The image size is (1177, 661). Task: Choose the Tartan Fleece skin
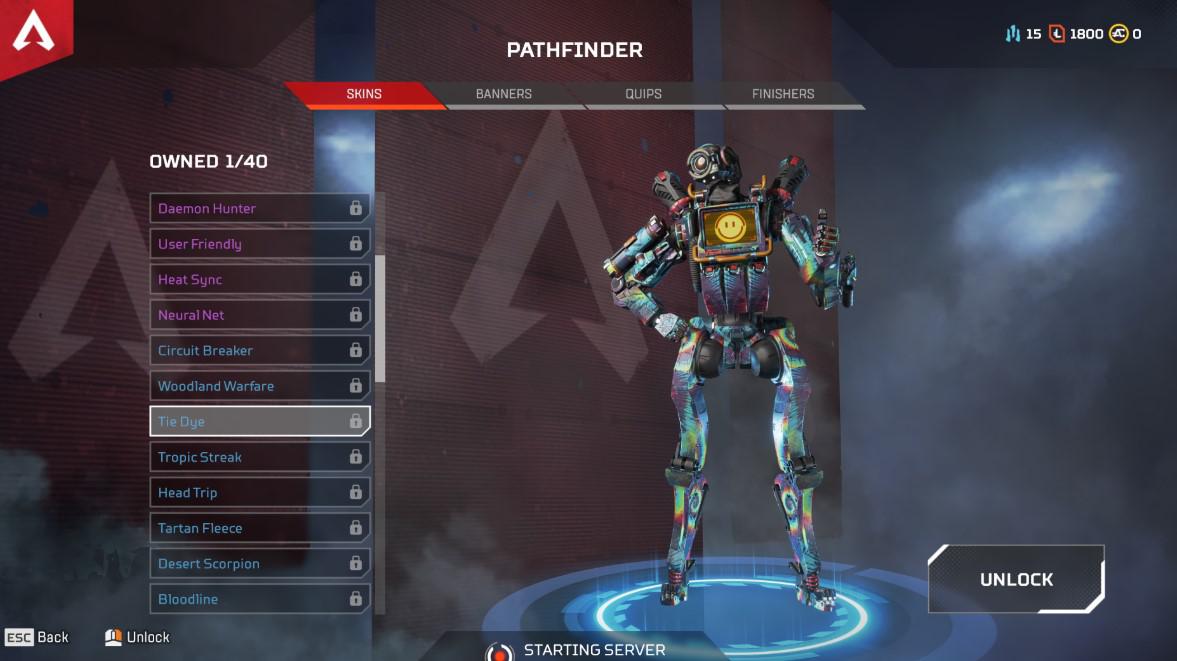coord(259,528)
